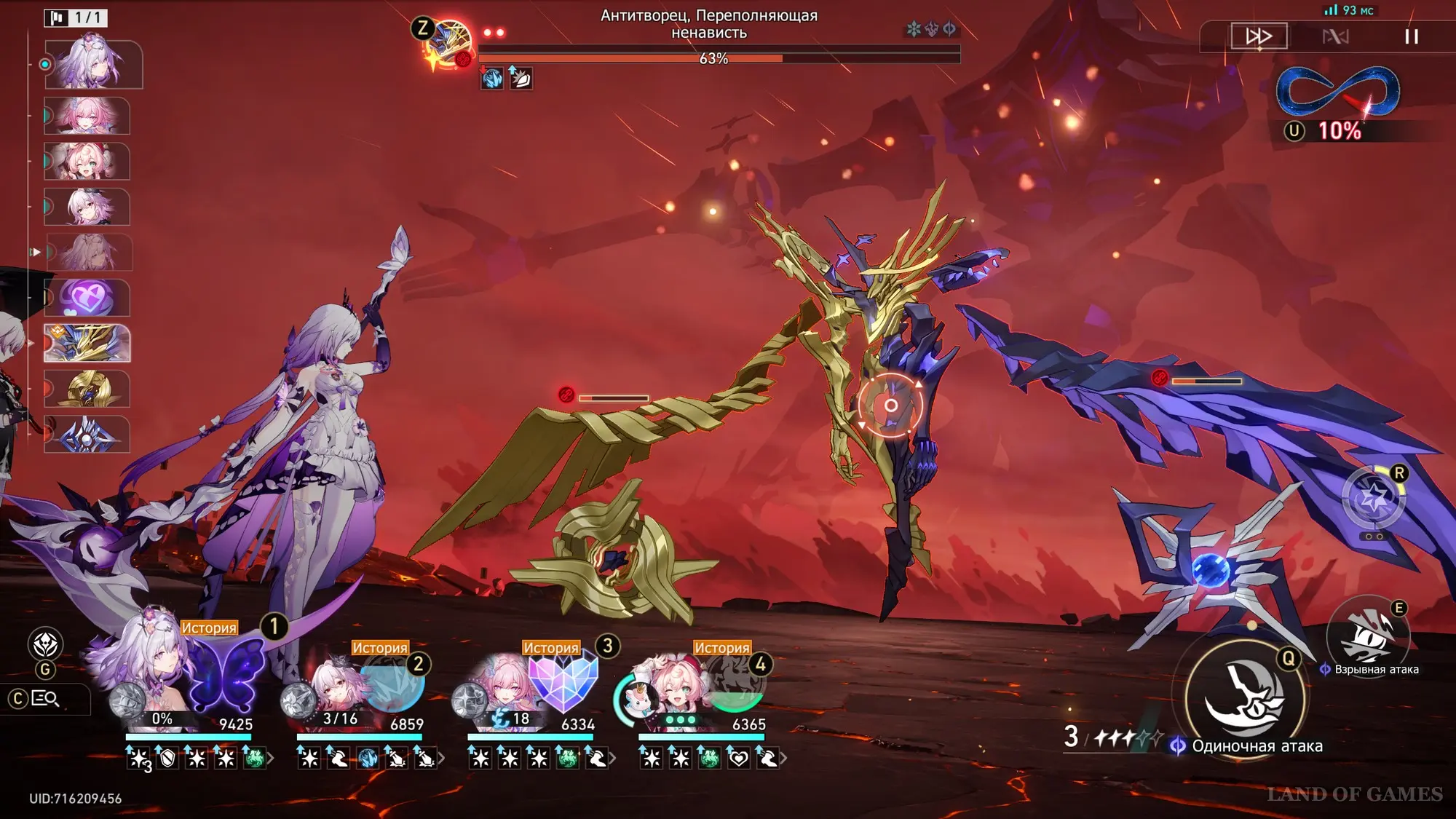
Task: Select the purple heart entry in turn order
Action: coord(87,298)
